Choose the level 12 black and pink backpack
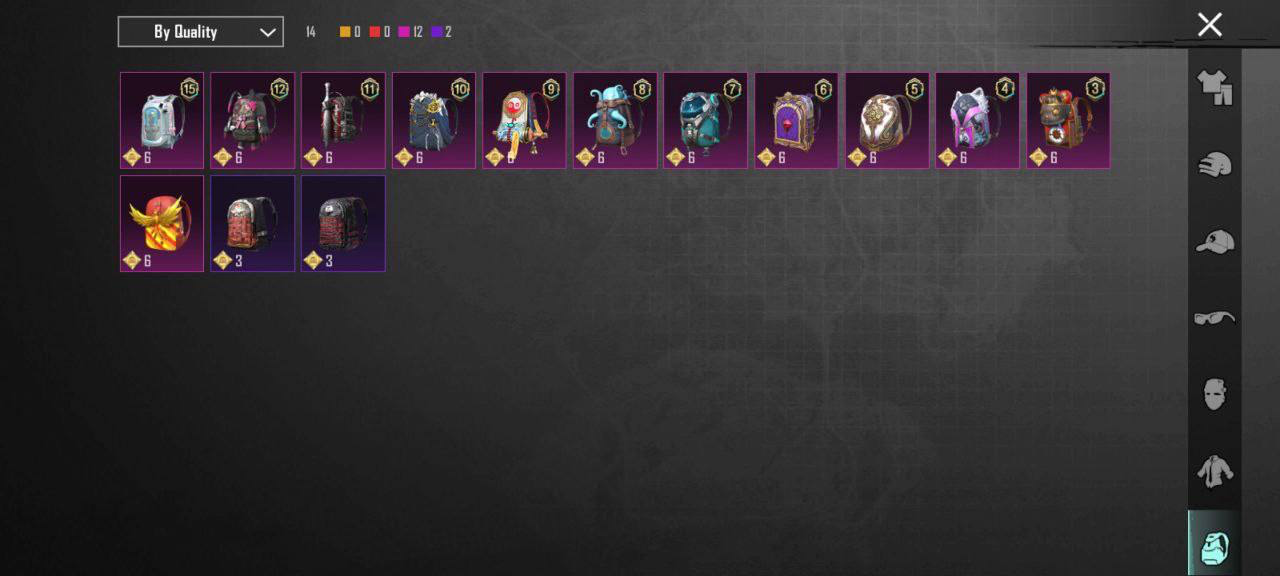The height and width of the screenshot is (576, 1280). click(252, 120)
